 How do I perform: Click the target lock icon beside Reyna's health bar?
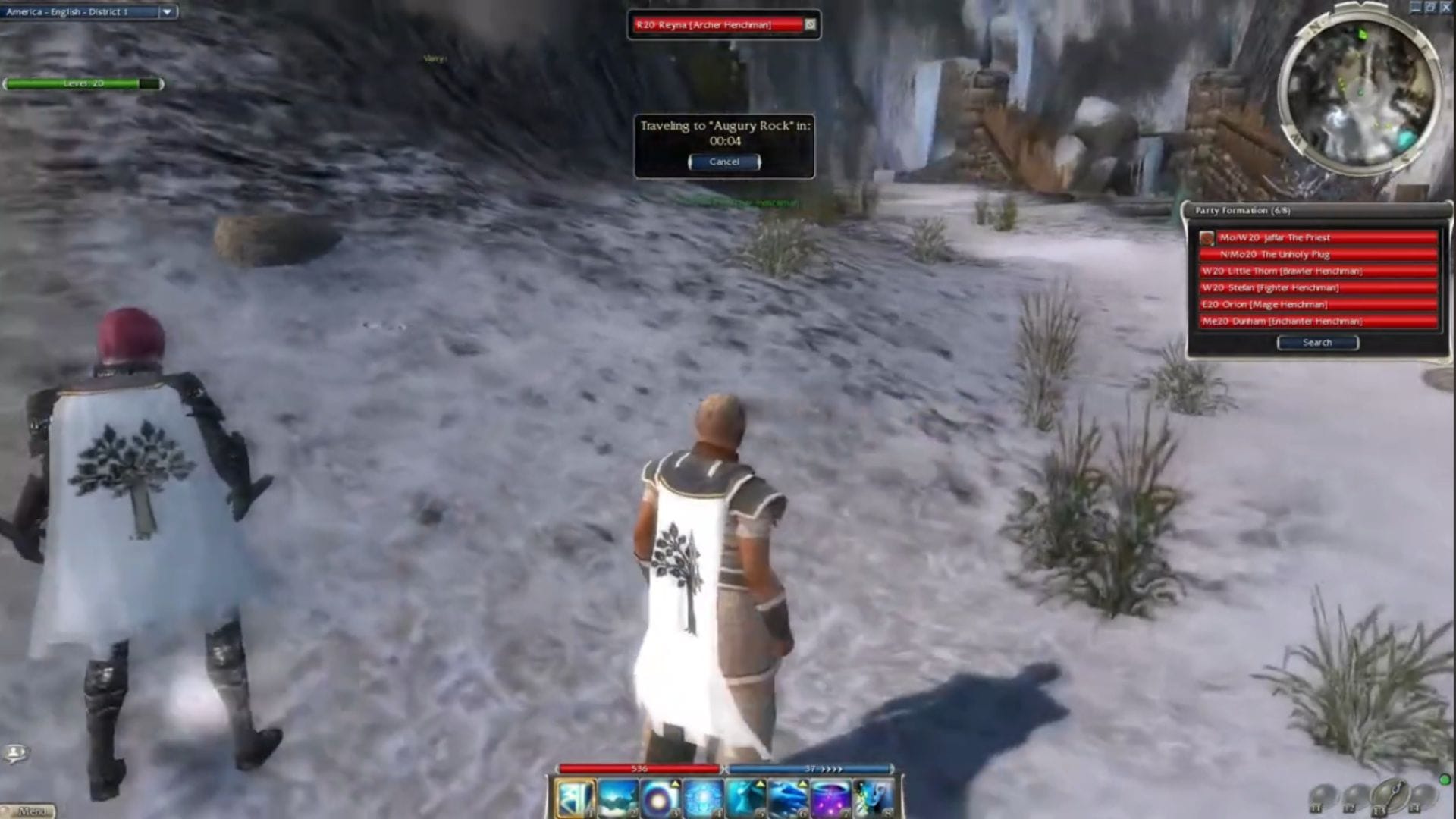point(810,24)
